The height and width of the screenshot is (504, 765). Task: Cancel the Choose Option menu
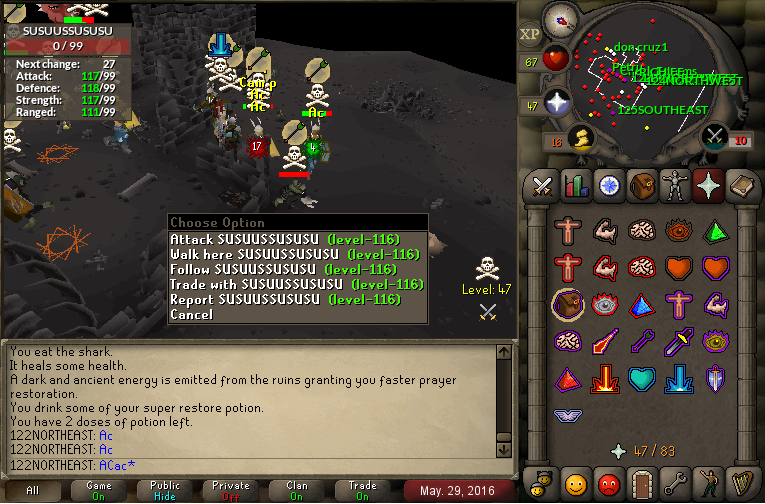click(x=191, y=315)
